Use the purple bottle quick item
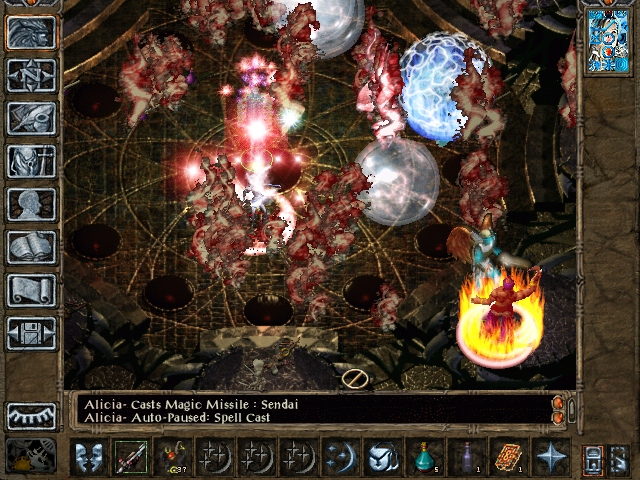Screen dimensions: 640x480 click(x=466, y=457)
